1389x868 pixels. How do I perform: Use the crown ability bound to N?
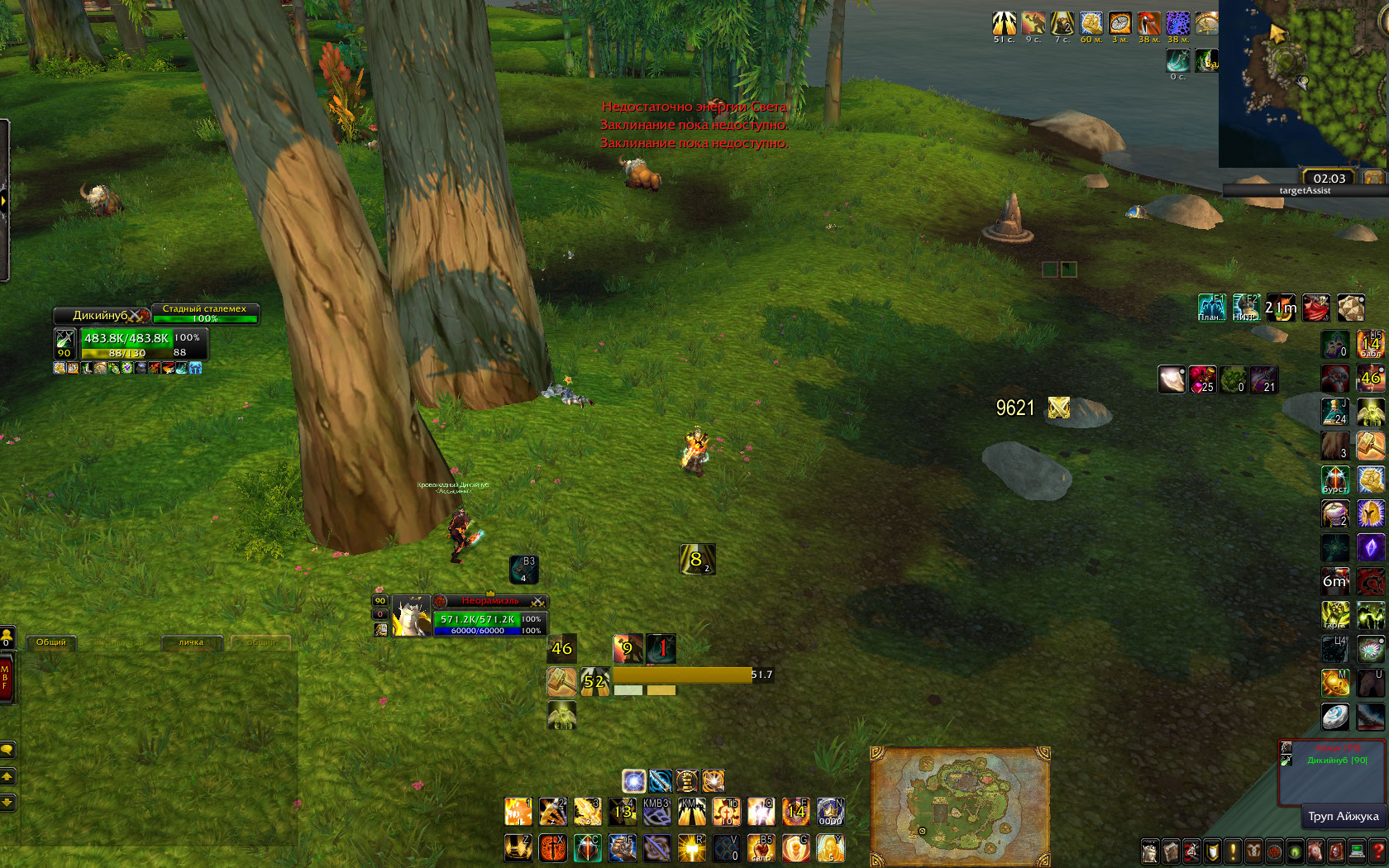coord(830,812)
